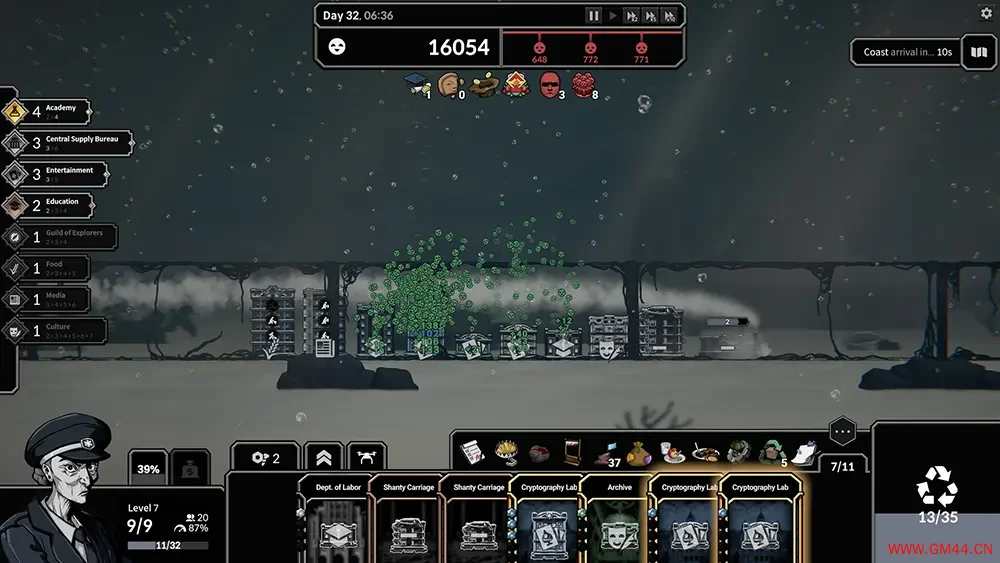1000x563 pixels.
Task: Pause the game with the pause button
Action: (594, 16)
